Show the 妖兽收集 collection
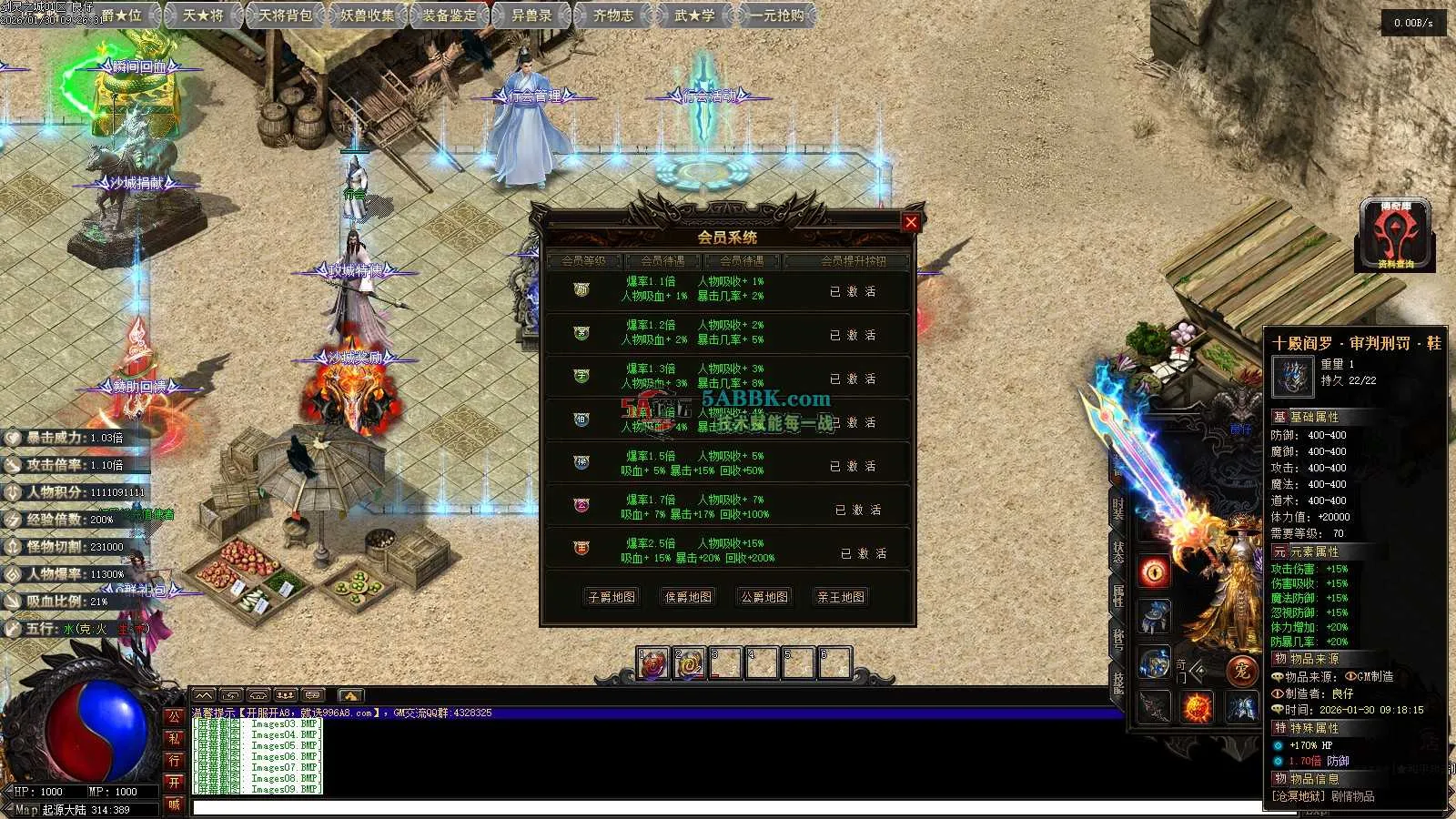 pos(368,15)
